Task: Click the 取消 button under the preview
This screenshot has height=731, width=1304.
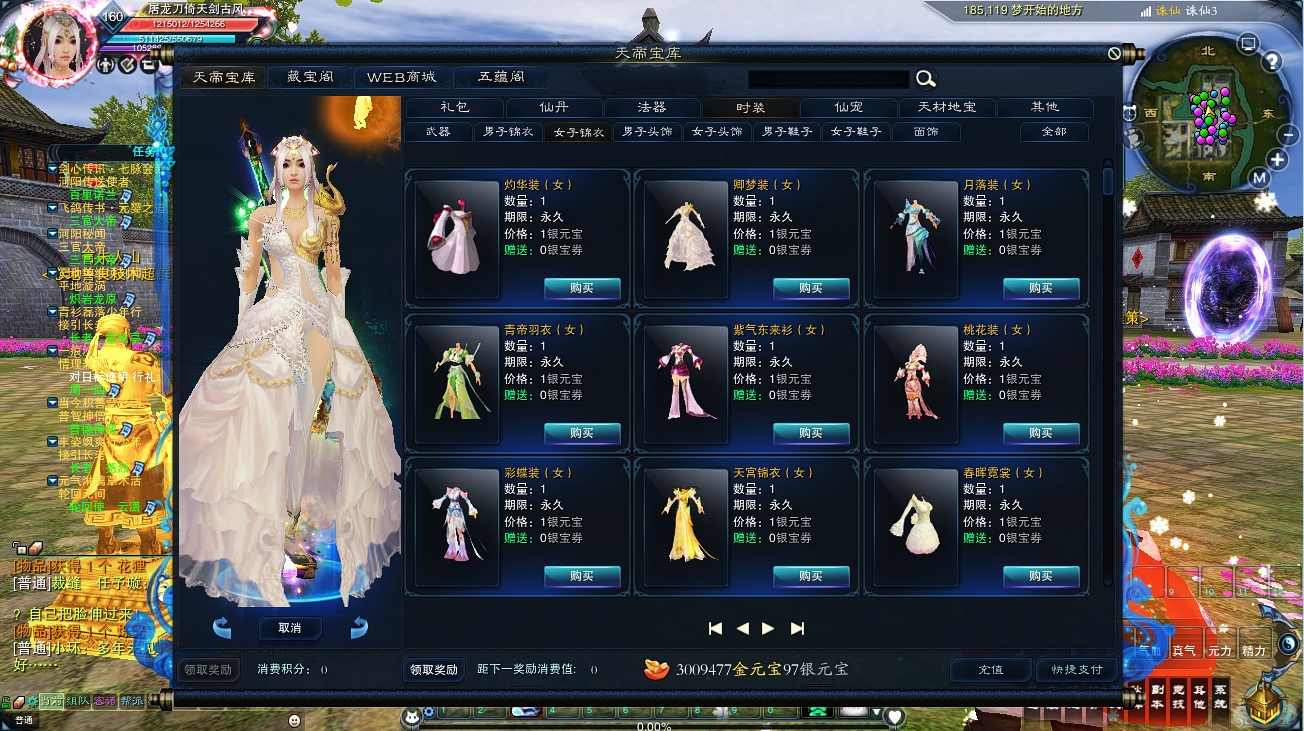Action: (290, 628)
